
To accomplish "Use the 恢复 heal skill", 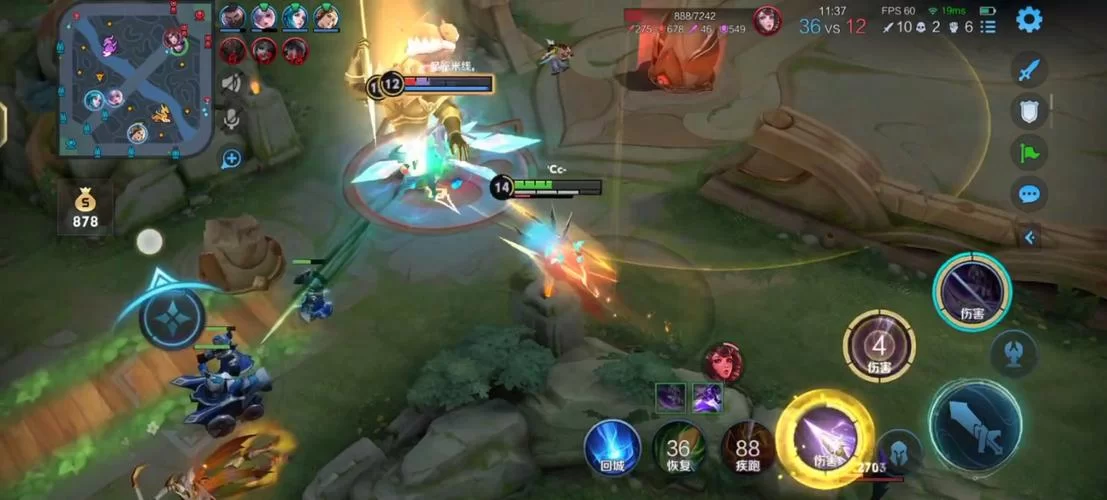I will 679,447.
